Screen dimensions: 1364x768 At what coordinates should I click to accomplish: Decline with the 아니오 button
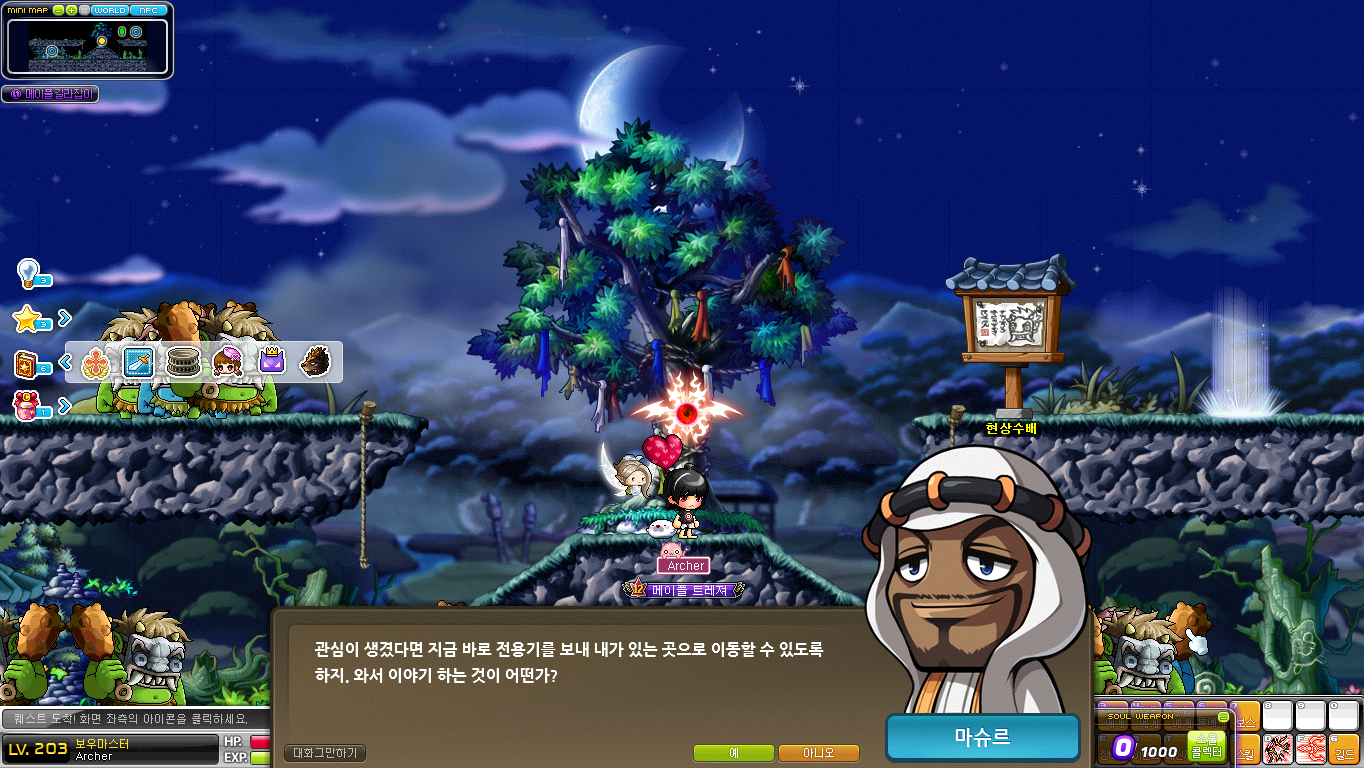click(x=819, y=753)
